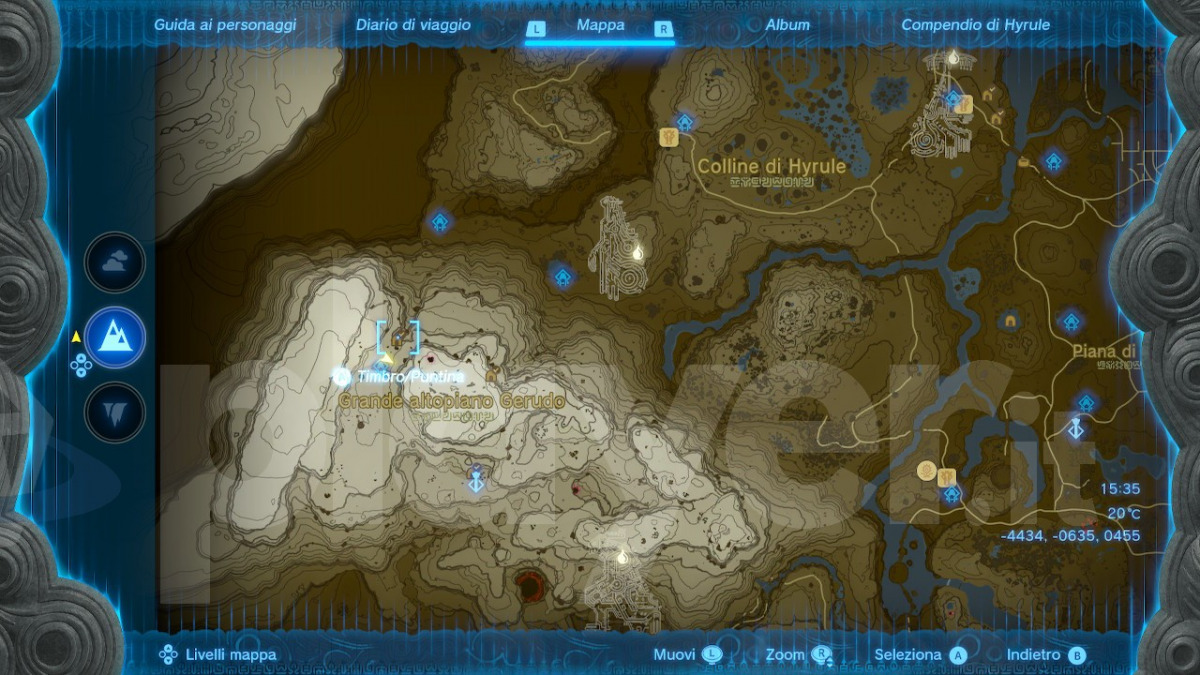Image resolution: width=1200 pixels, height=675 pixels.
Task: Select the tower marker below Grande altopiano Gerudo
Action: (x=477, y=480)
